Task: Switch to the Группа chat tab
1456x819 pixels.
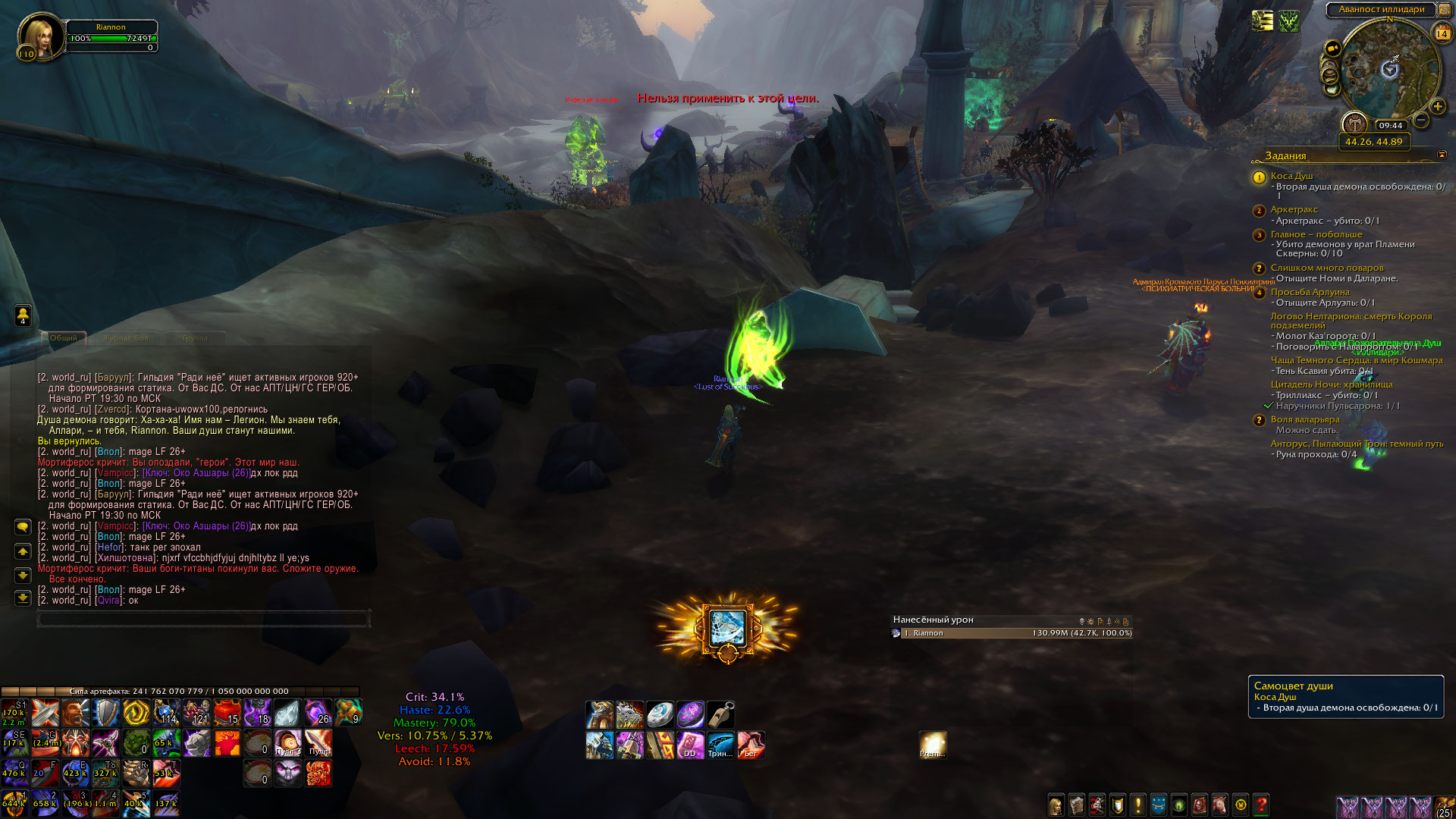Action: point(195,338)
